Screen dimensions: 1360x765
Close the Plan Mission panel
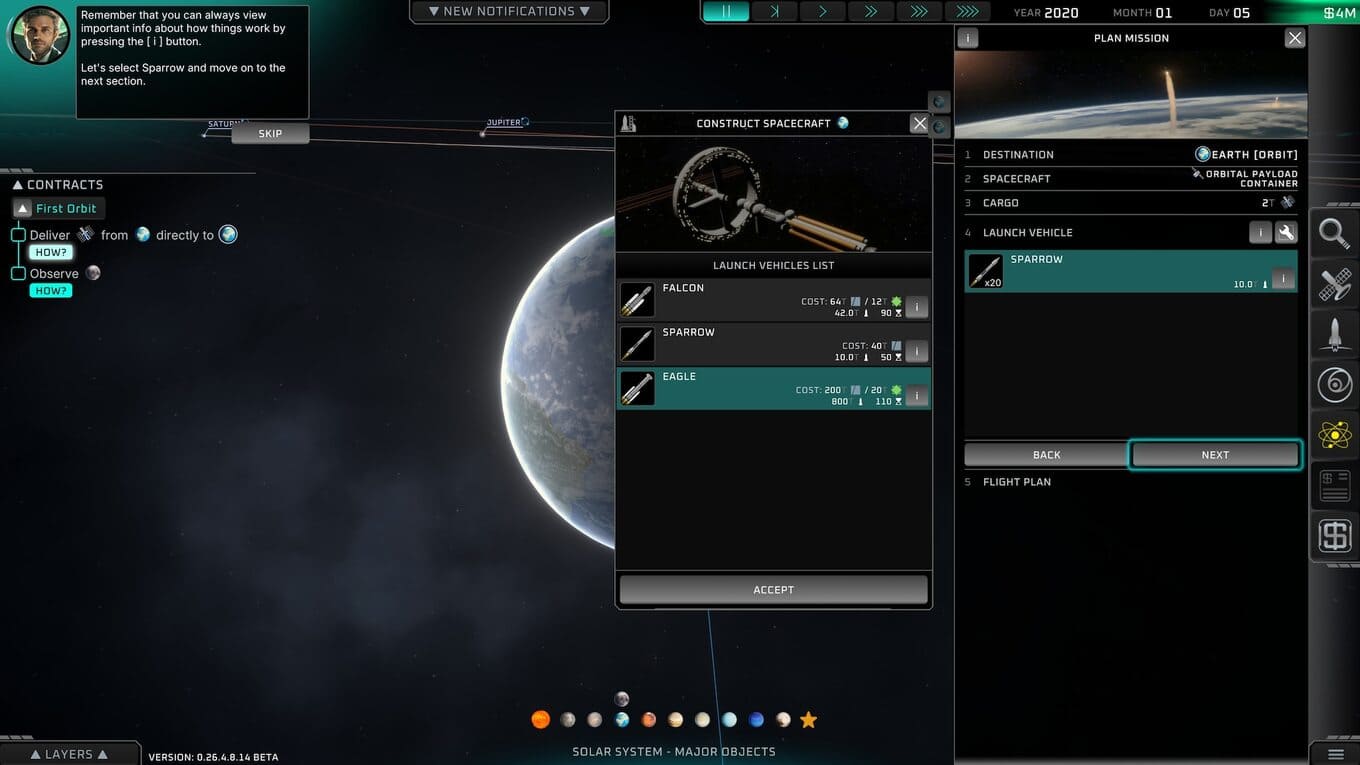[x=1295, y=38]
